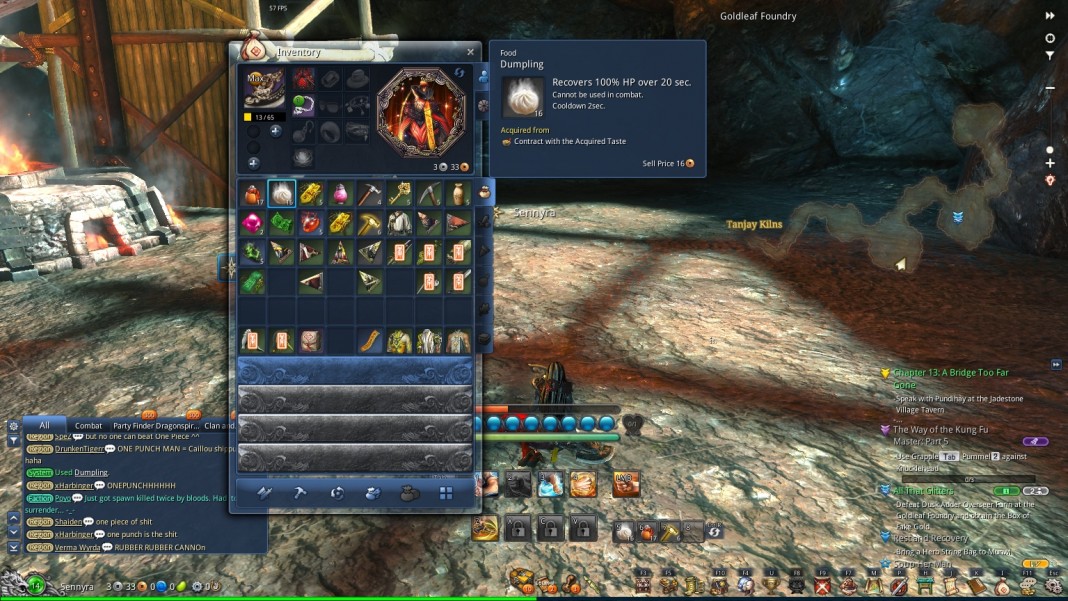Choose the pink gem item slot
Image resolution: width=1068 pixels, height=601 pixels.
pos(252,222)
